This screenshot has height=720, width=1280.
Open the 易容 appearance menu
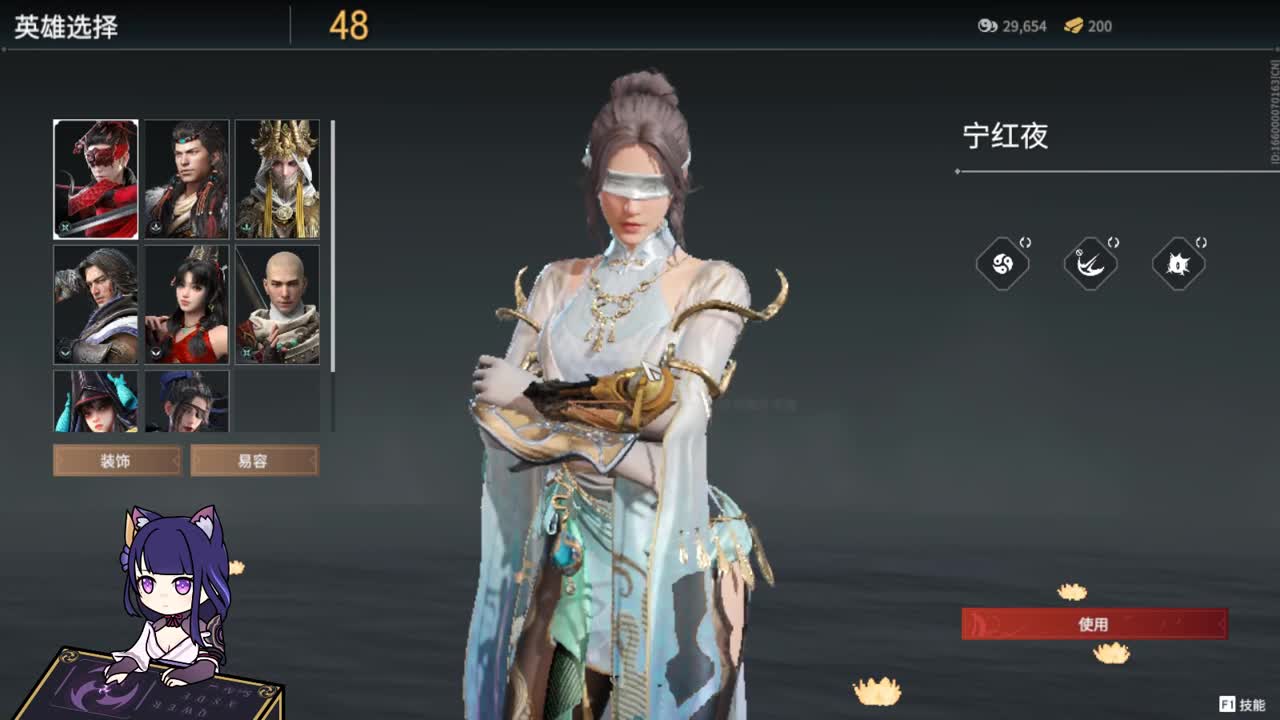point(255,461)
